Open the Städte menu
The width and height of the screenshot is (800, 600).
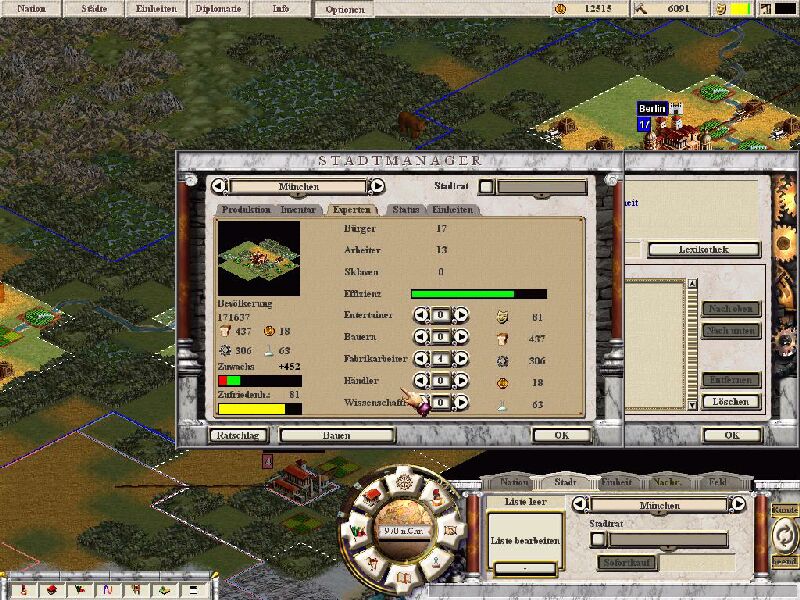[x=94, y=9]
